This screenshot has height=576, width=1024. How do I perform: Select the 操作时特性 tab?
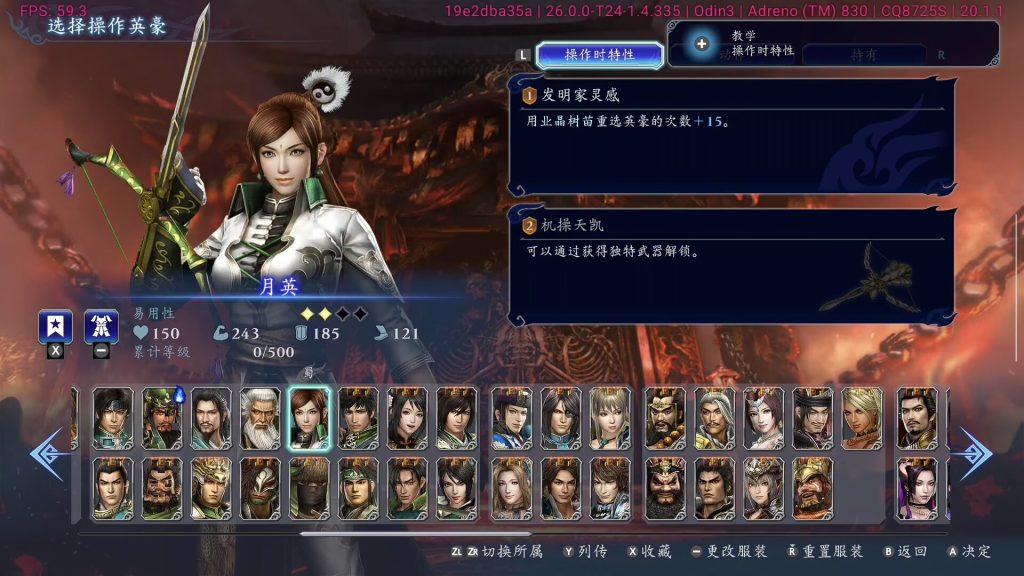(x=599, y=55)
